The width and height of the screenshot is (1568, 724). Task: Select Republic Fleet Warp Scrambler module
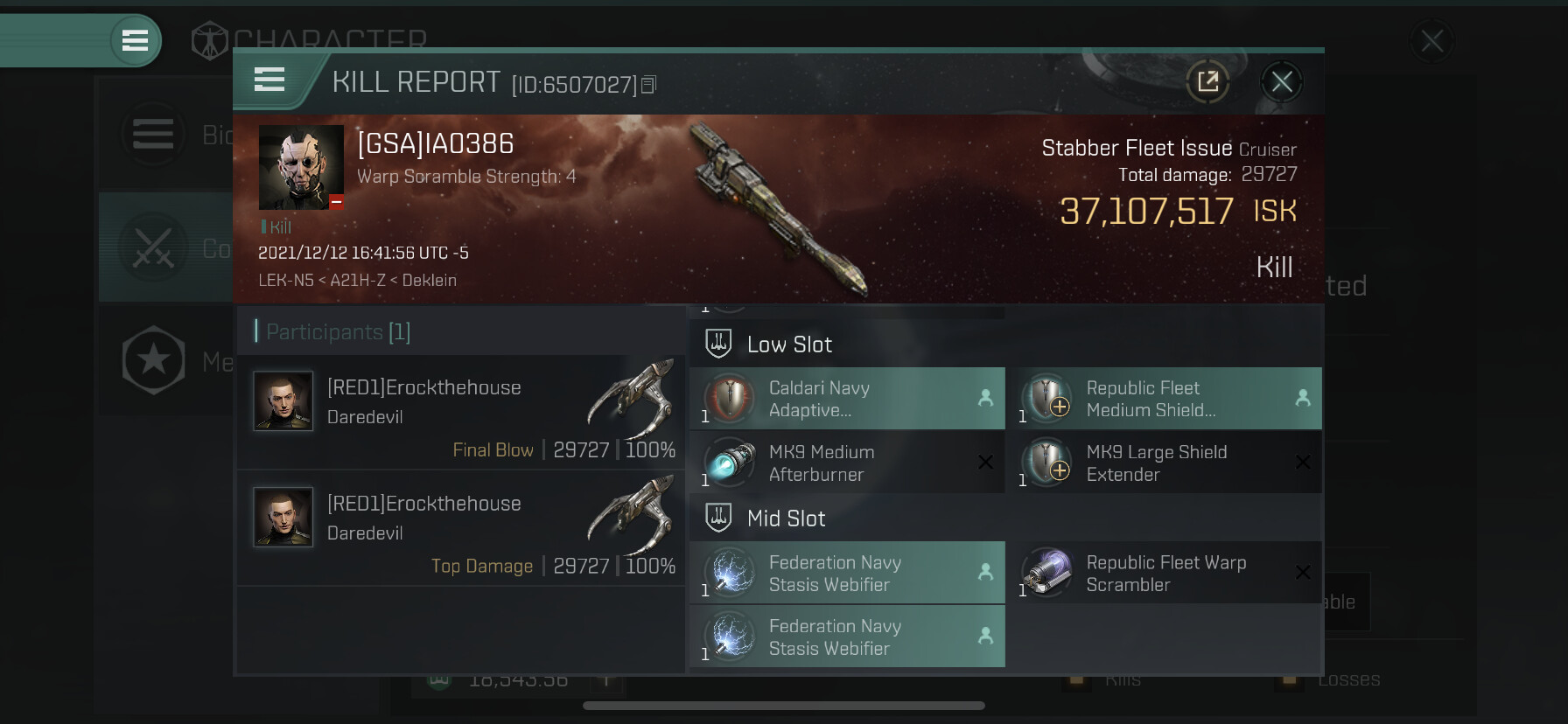(x=1164, y=574)
